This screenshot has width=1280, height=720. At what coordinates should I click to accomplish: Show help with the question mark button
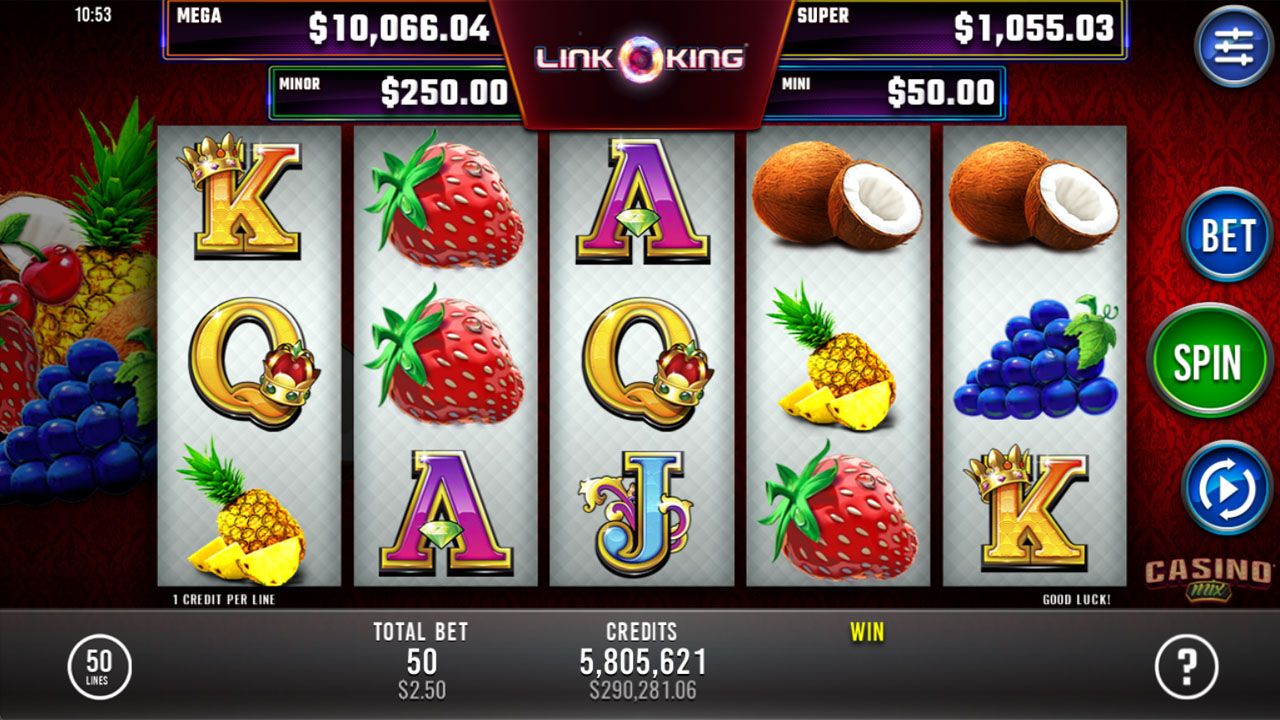1187,666
